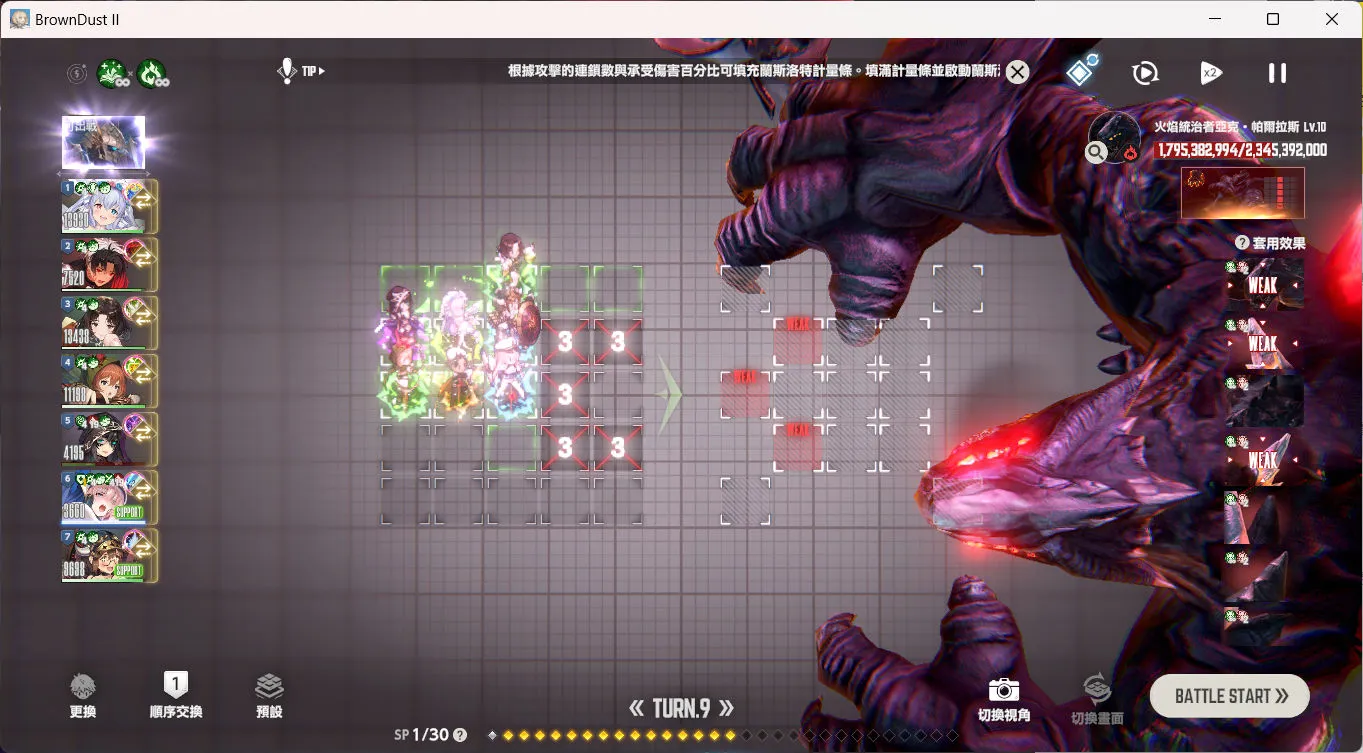The width and height of the screenshot is (1363, 753).
Task: Switch camera view with 切換視角
Action: tap(1003, 698)
